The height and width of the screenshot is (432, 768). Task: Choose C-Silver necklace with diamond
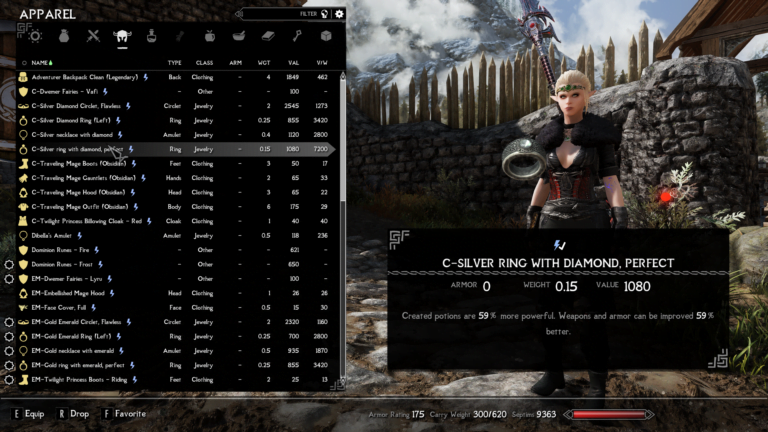click(72, 134)
